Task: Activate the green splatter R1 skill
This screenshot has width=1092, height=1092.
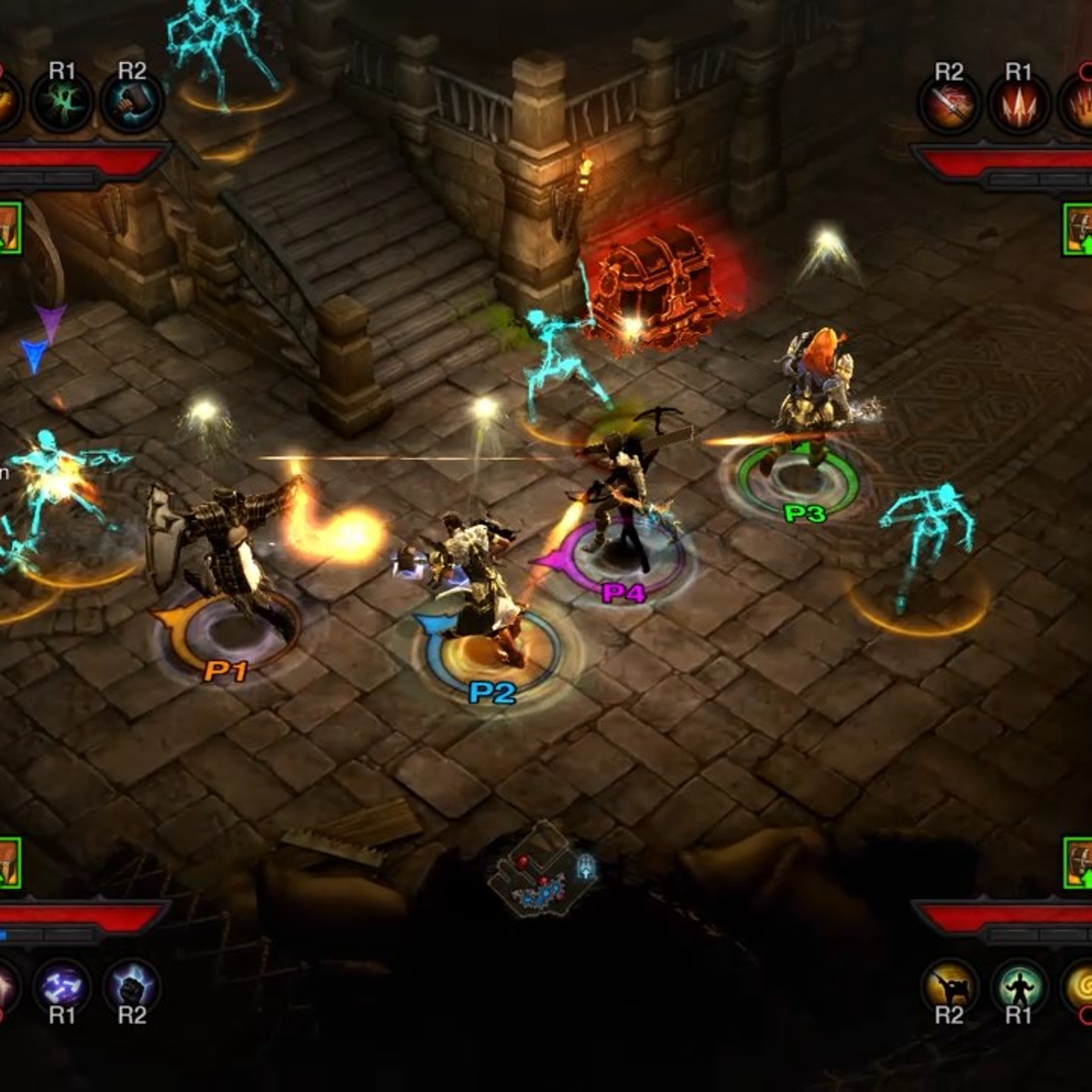Action: 62,103
